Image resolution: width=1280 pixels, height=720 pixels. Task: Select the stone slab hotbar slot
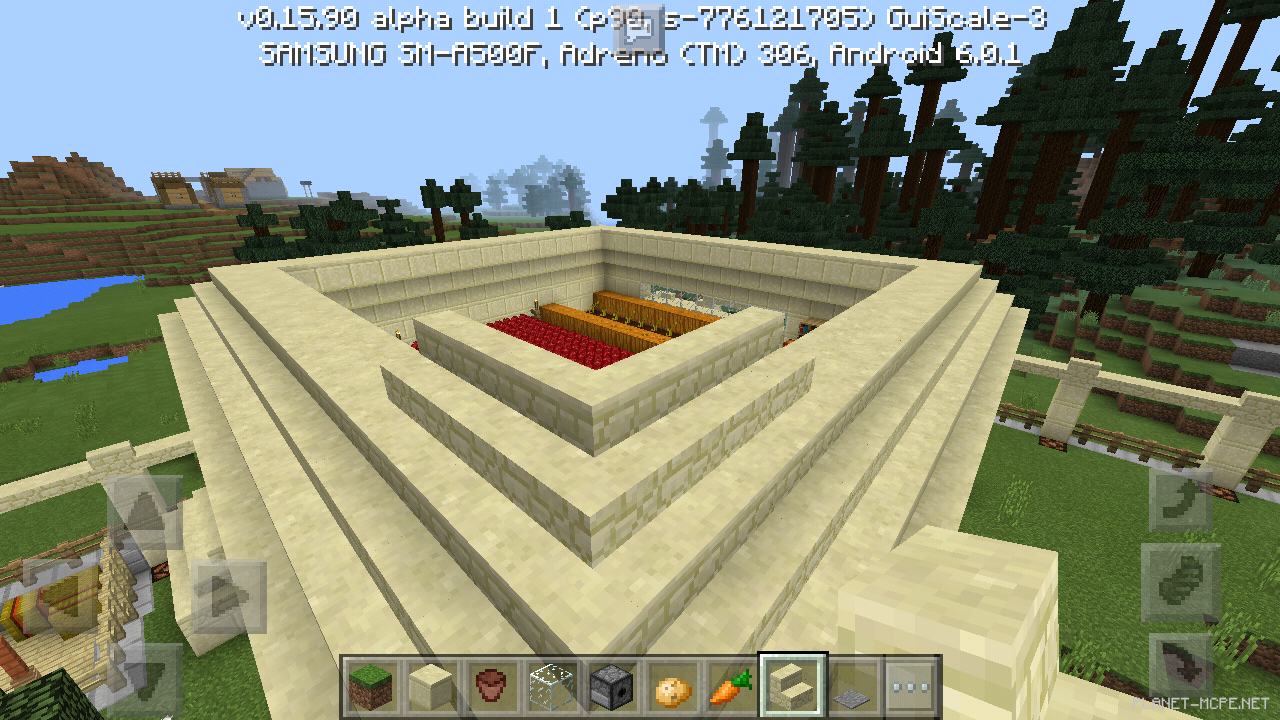coord(855,687)
